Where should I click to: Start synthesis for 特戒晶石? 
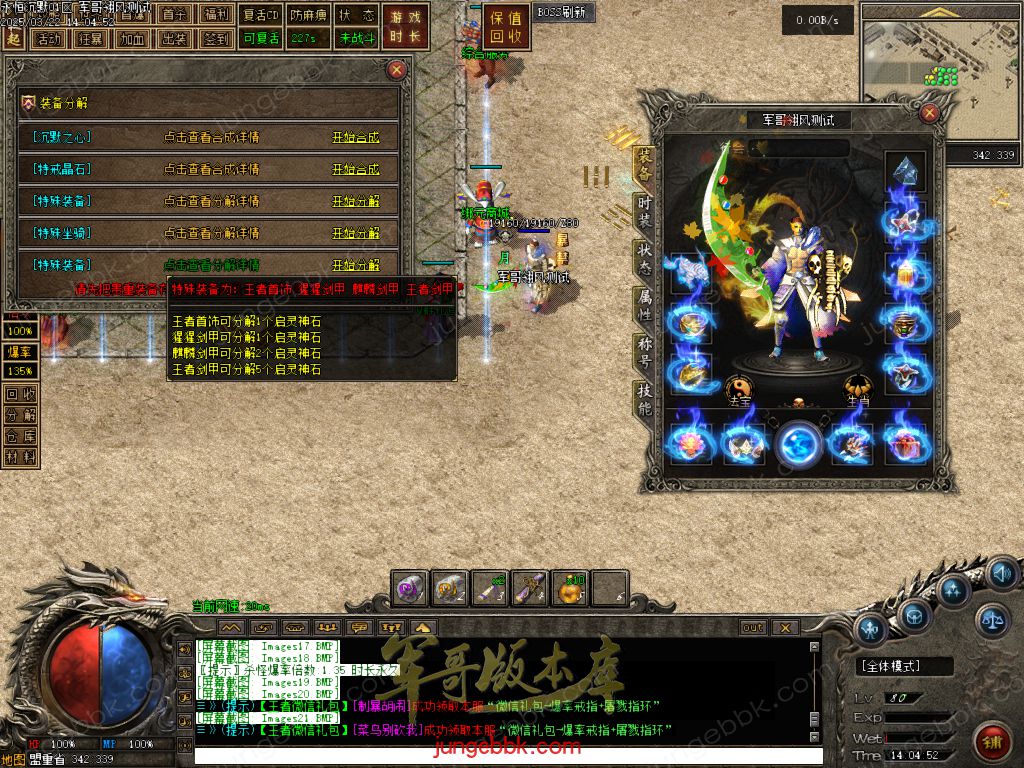356,170
